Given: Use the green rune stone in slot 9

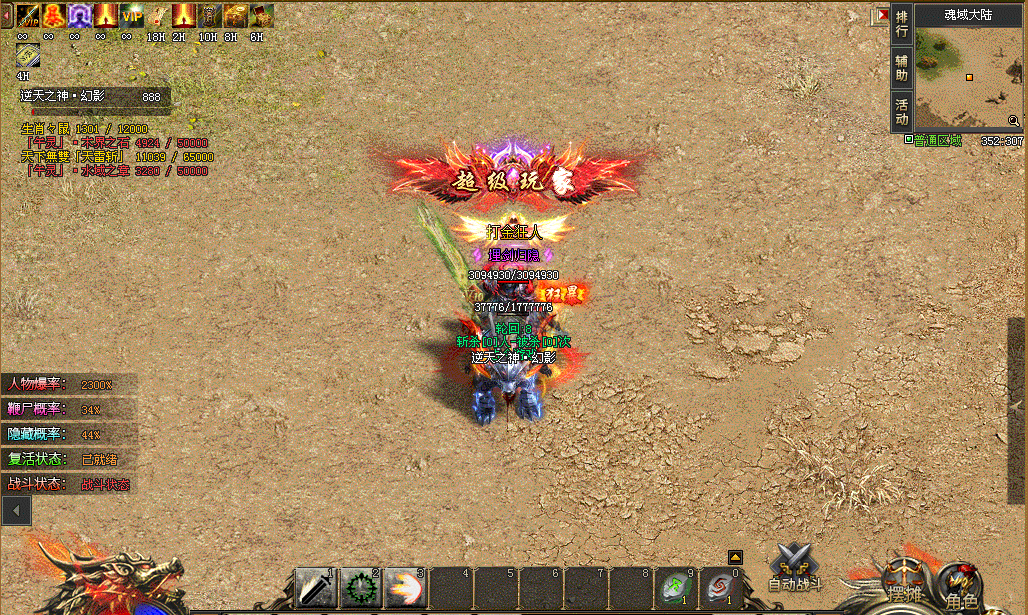Looking at the screenshot, I should click(677, 588).
